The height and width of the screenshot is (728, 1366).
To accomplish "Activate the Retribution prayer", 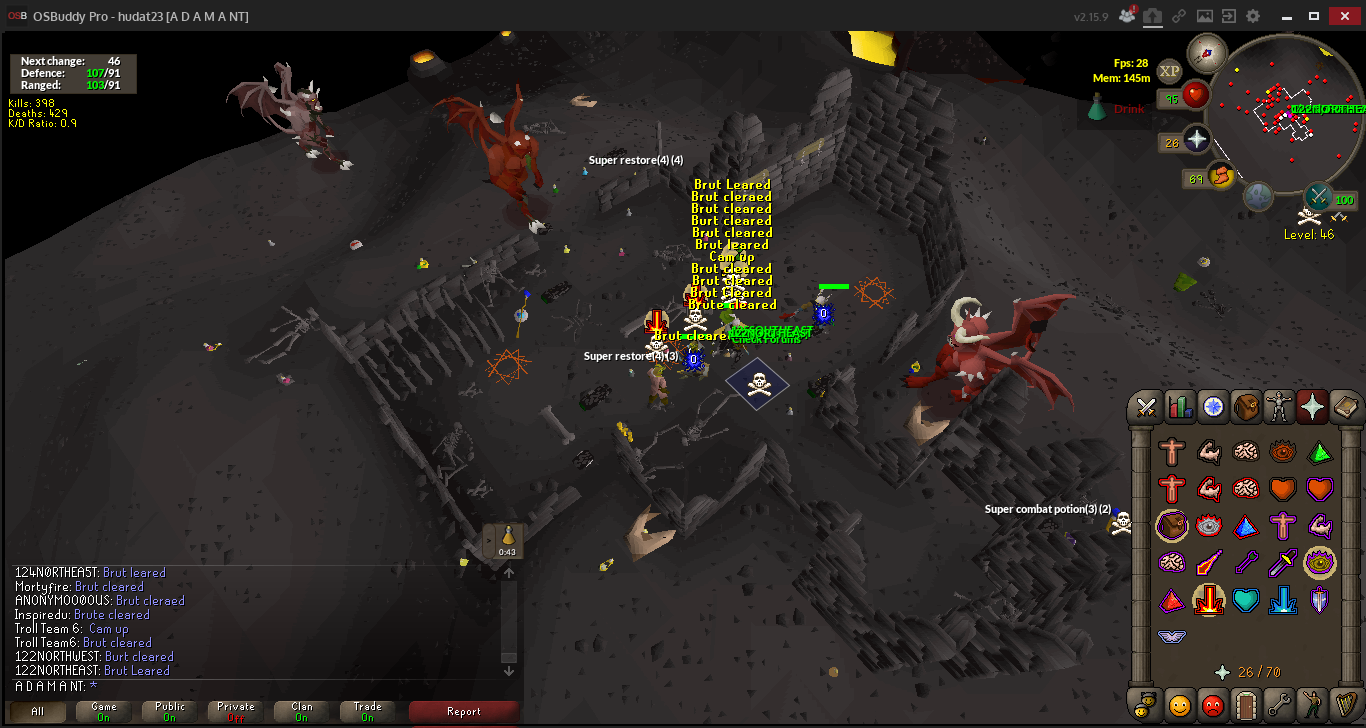I will tap(1208, 600).
